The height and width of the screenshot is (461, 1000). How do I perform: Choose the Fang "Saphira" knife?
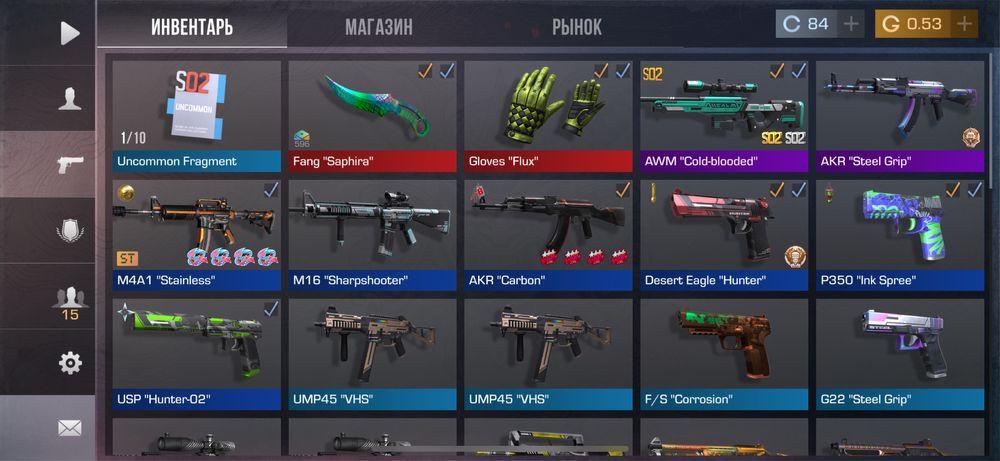[372, 116]
